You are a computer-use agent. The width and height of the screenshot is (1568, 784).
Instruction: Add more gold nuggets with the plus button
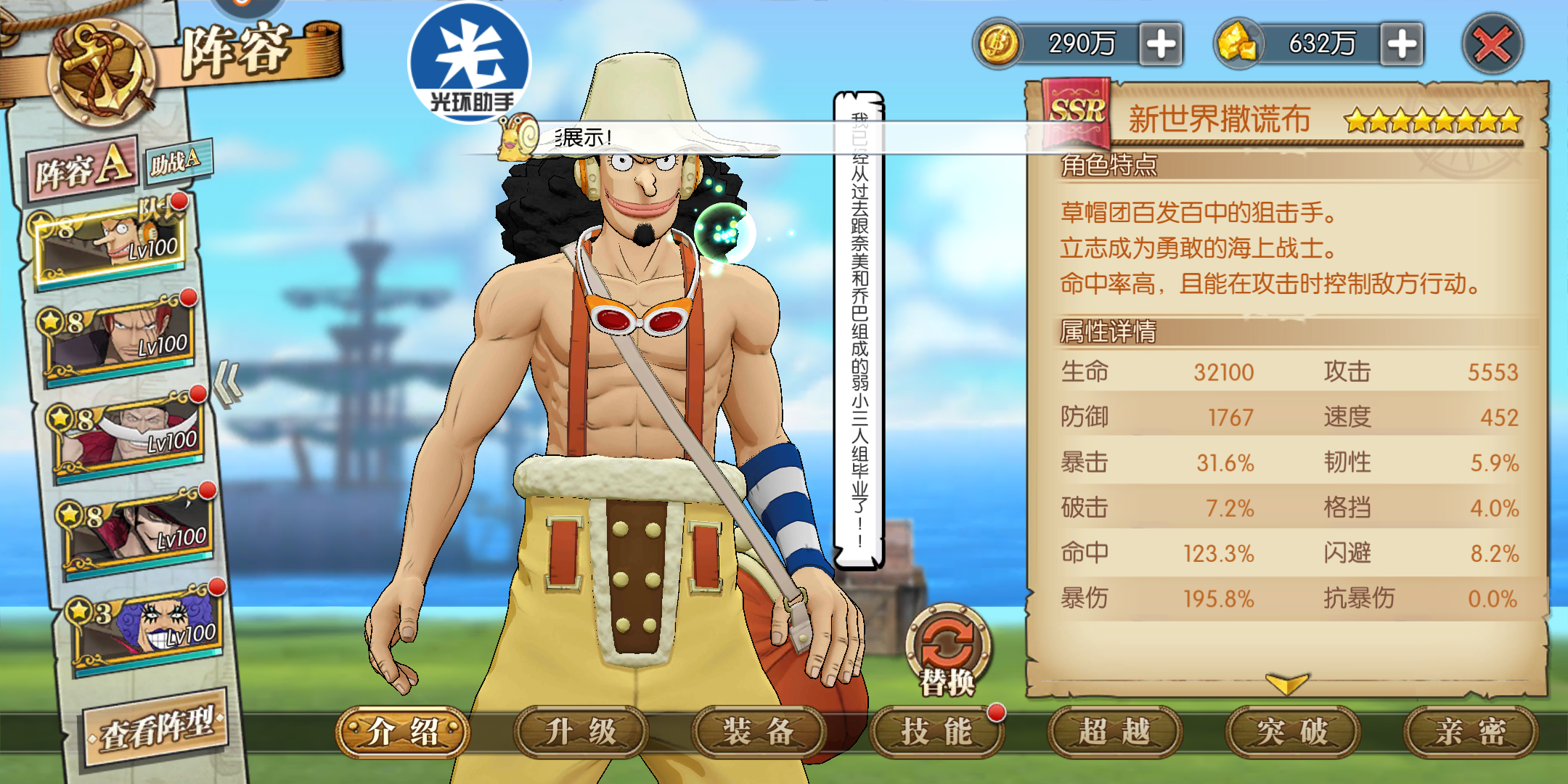point(1401,44)
